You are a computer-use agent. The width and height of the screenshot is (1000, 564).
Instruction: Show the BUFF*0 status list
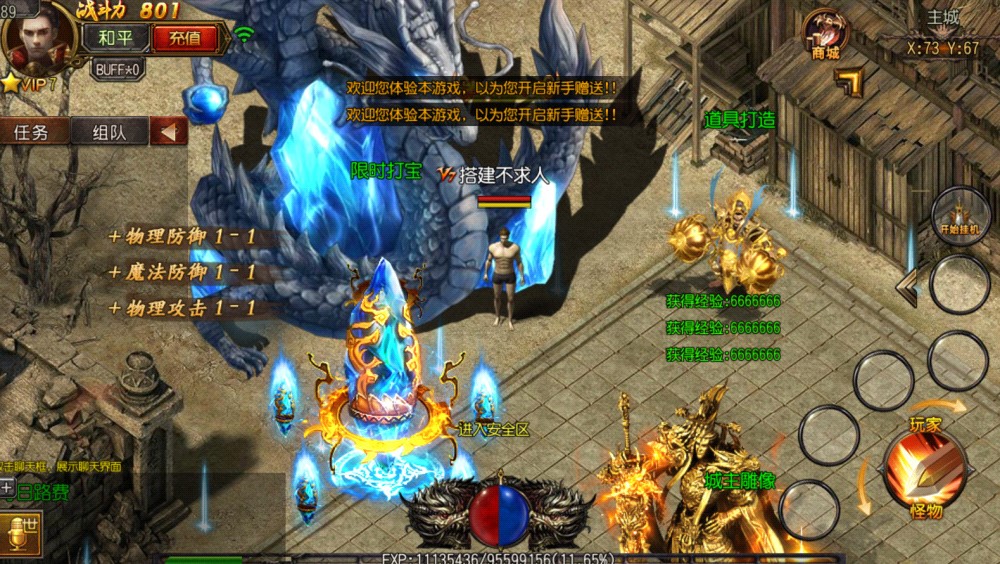click(117, 69)
